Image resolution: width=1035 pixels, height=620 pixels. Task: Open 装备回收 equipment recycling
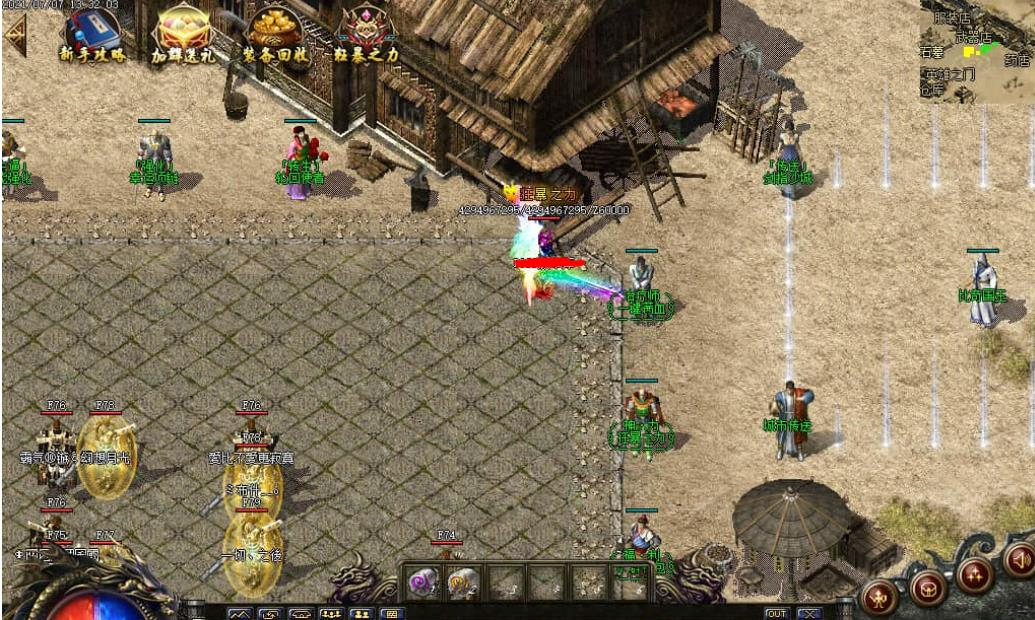pyautogui.click(x=275, y=34)
